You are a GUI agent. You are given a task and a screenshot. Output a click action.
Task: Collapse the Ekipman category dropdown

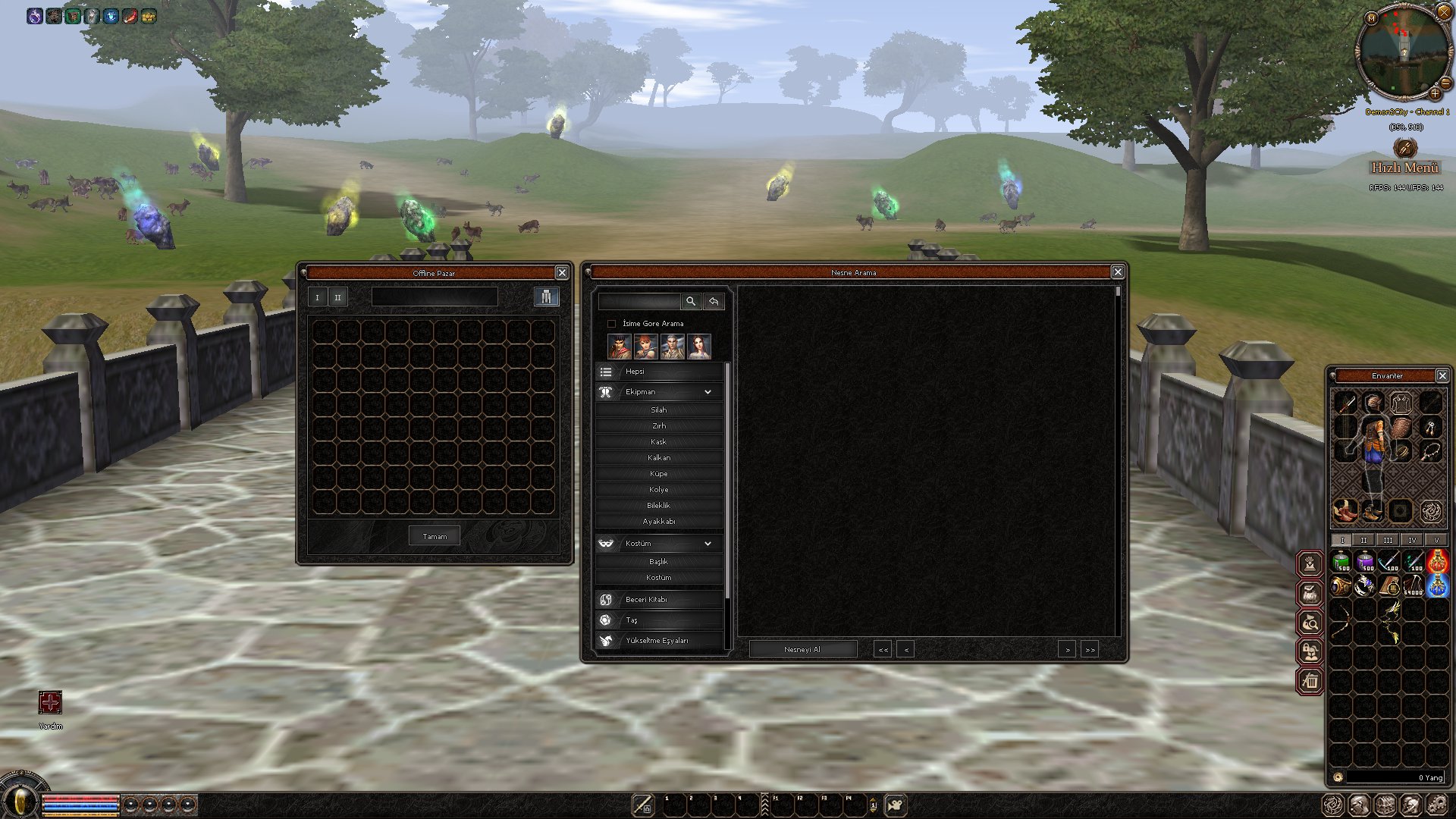click(707, 392)
